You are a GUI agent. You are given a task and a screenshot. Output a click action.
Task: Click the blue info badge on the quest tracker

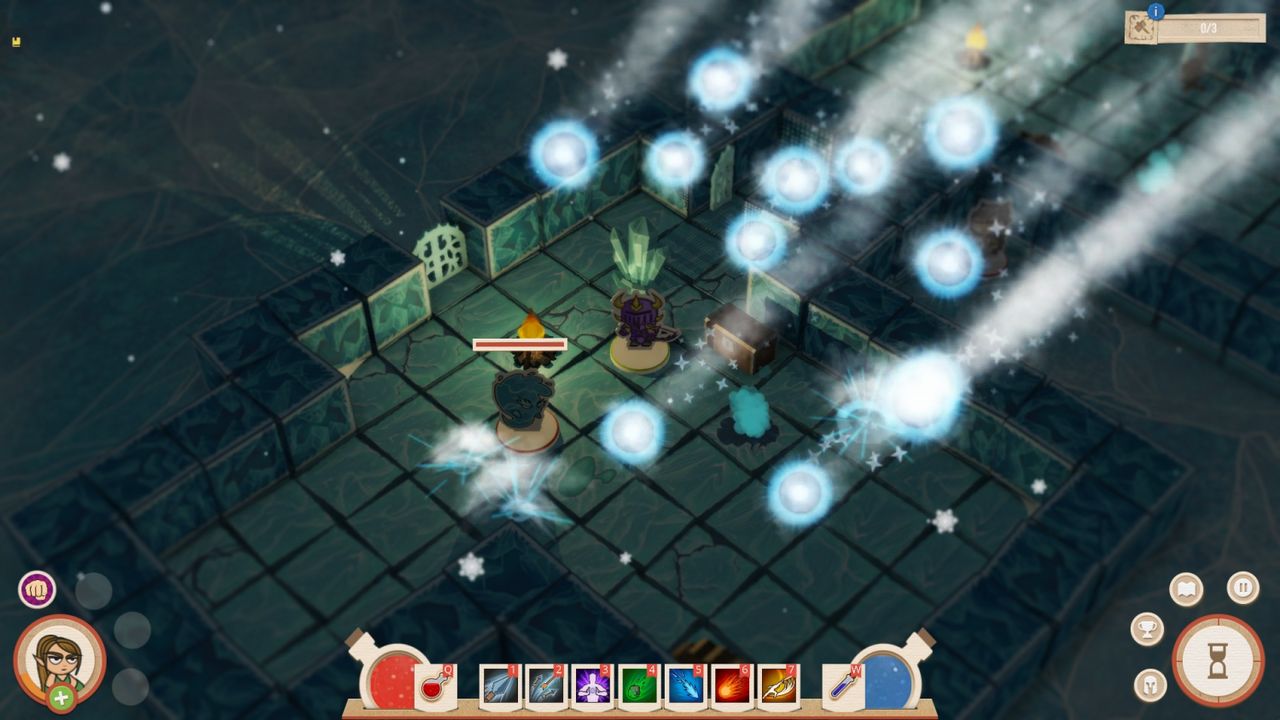(1158, 10)
